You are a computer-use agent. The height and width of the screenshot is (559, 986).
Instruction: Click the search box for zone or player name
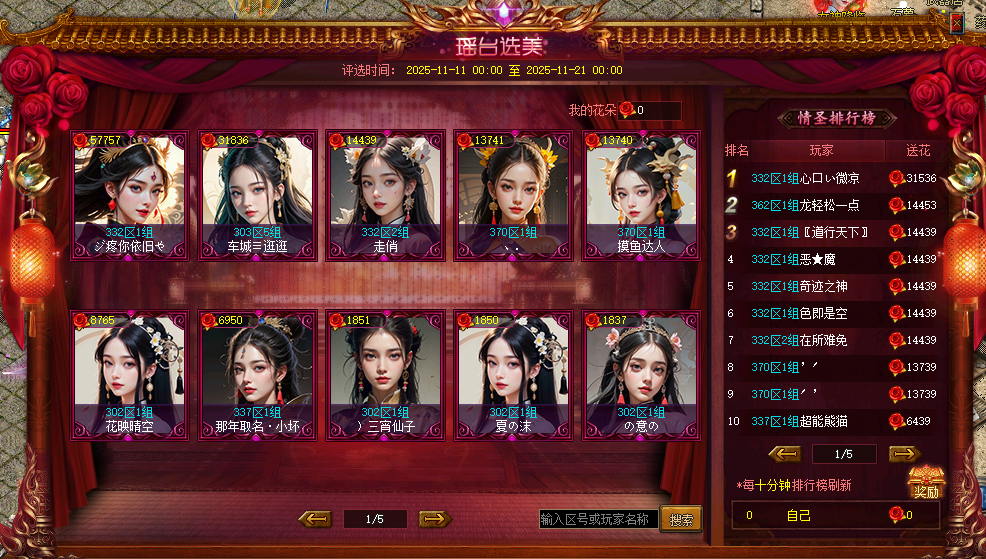(x=598, y=519)
